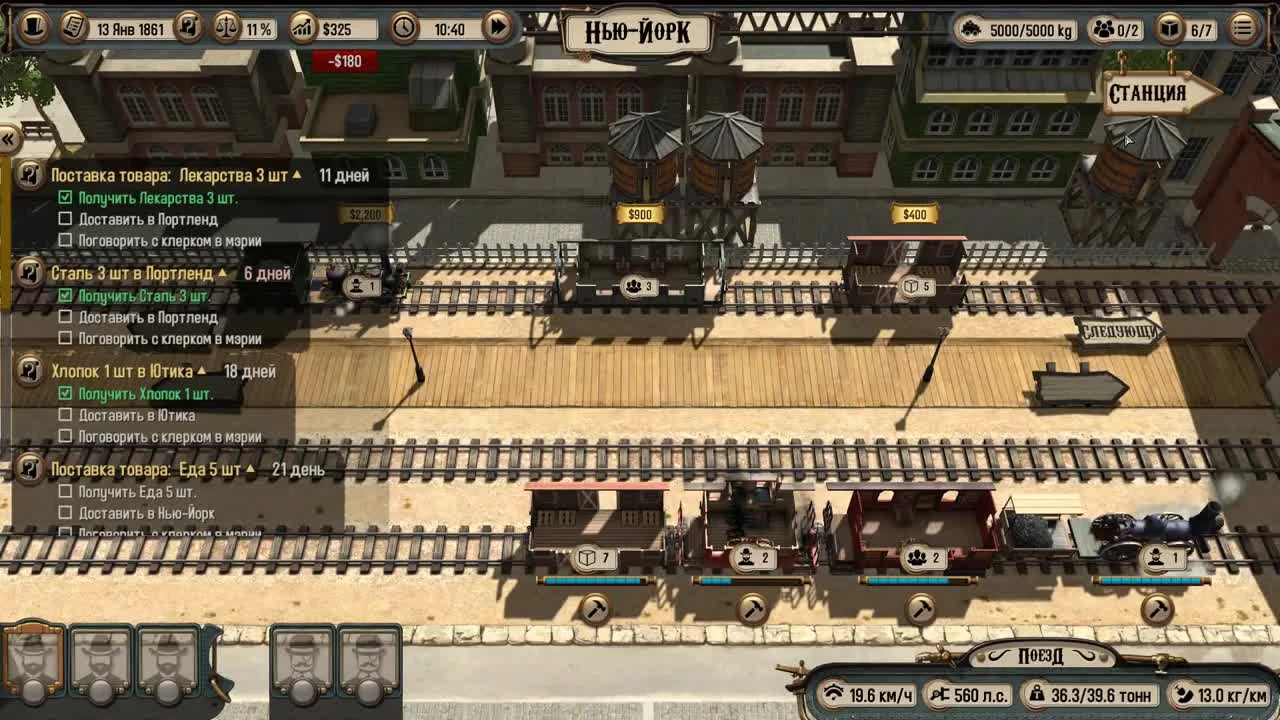Click the clock icon near 10:40
This screenshot has height=720, width=1280.
(x=406, y=28)
